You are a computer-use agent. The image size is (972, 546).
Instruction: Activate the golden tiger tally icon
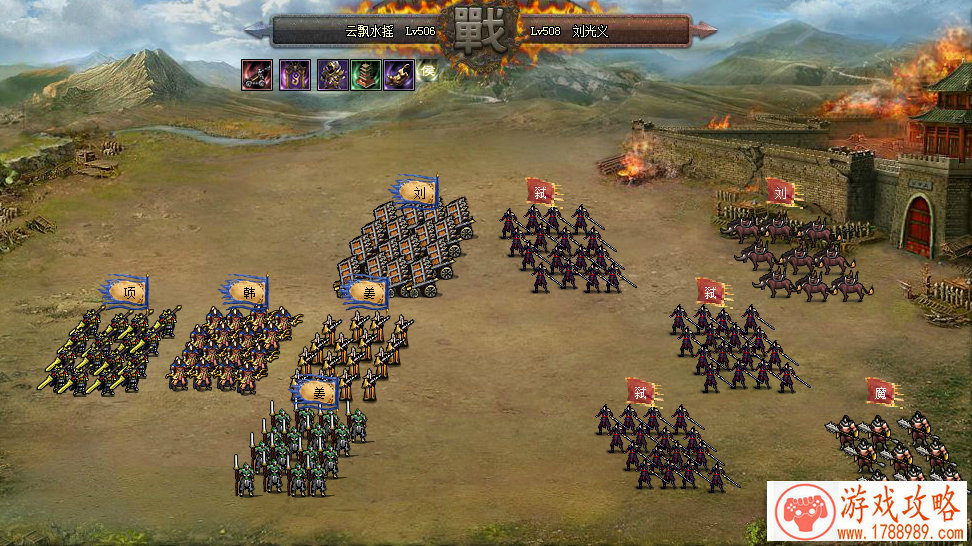tap(399, 75)
